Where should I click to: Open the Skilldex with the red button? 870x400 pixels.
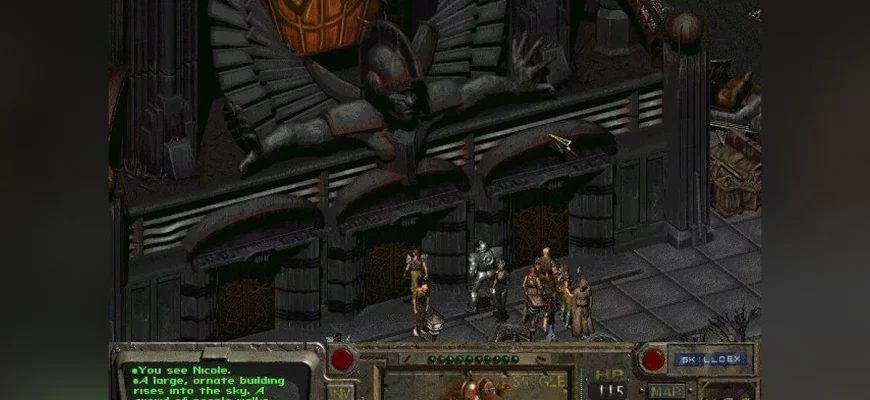pos(653,359)
